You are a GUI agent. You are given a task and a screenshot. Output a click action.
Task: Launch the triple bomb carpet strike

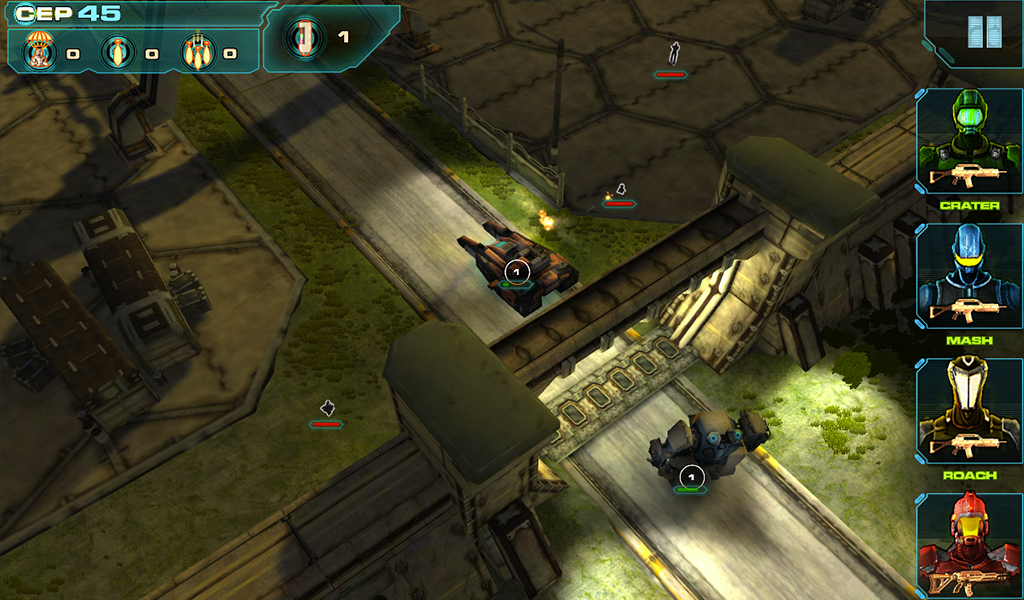click(x=198, y=52)
